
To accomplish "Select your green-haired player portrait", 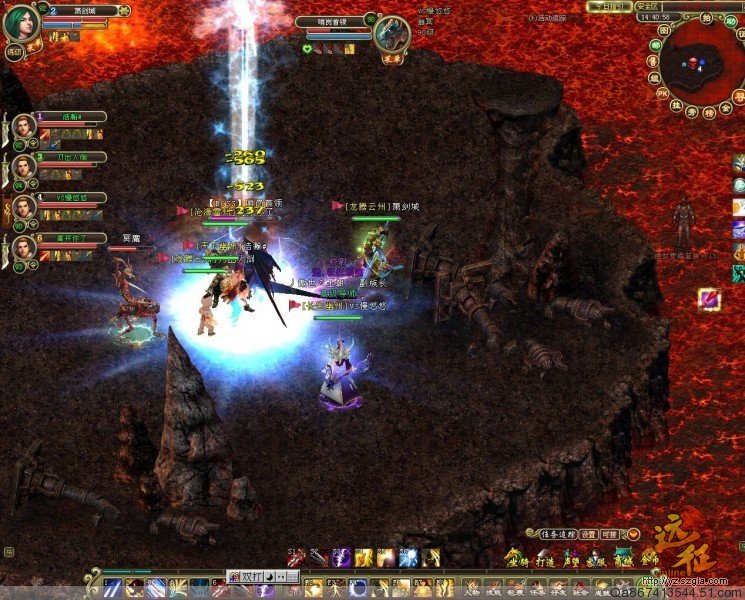I will 21,24.
